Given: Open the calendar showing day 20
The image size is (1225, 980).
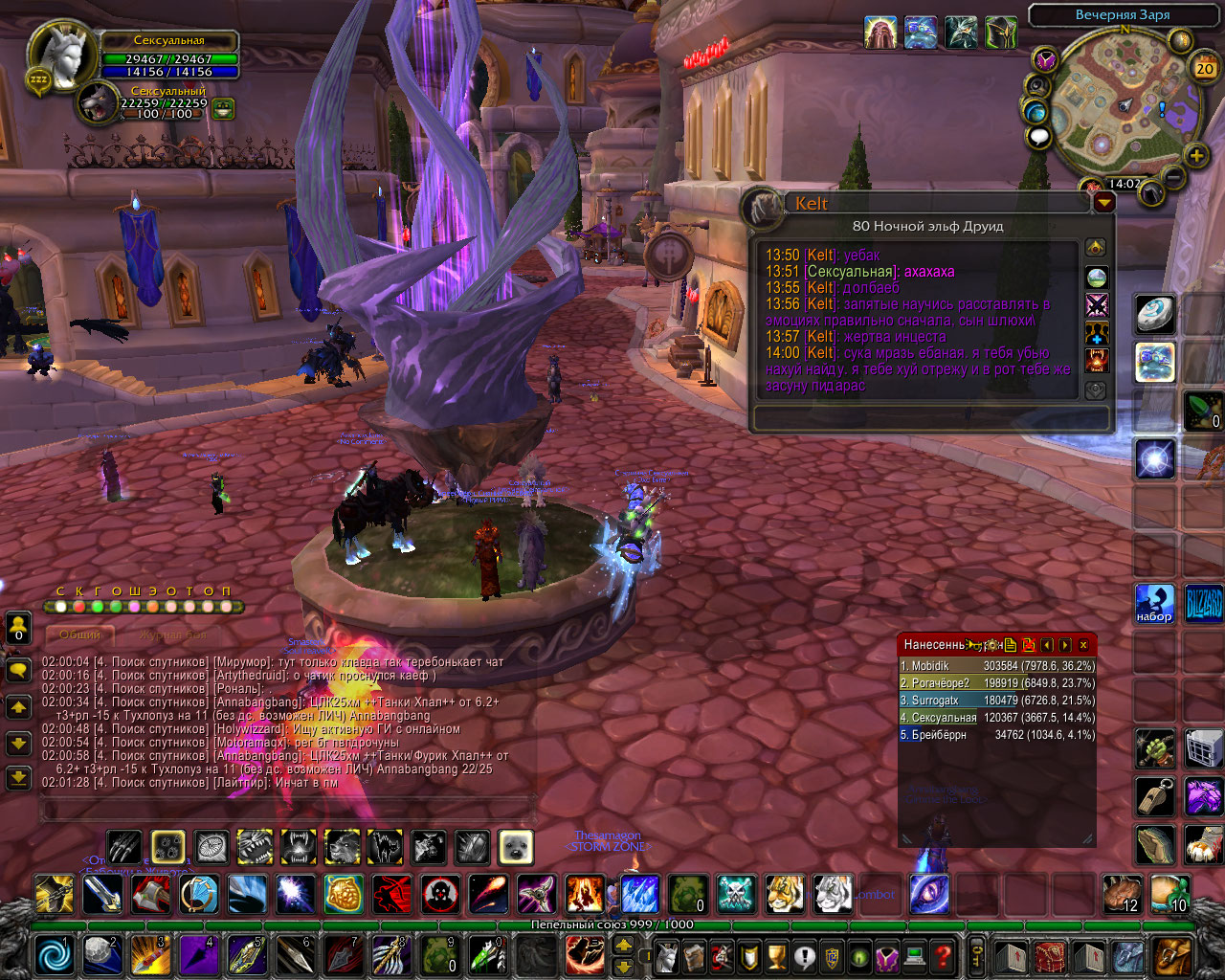Looking at the screenshot, I should coord(1204,68).
